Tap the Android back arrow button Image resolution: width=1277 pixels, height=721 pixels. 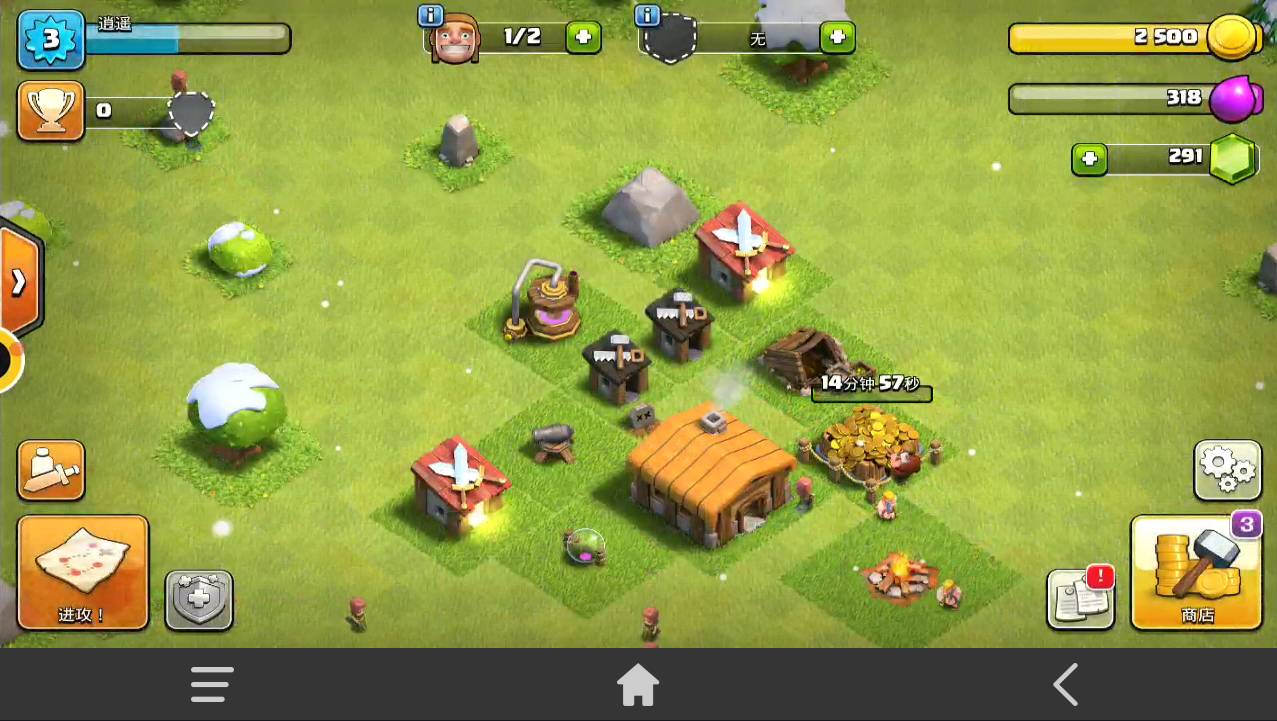click(x=1065, y=685)
